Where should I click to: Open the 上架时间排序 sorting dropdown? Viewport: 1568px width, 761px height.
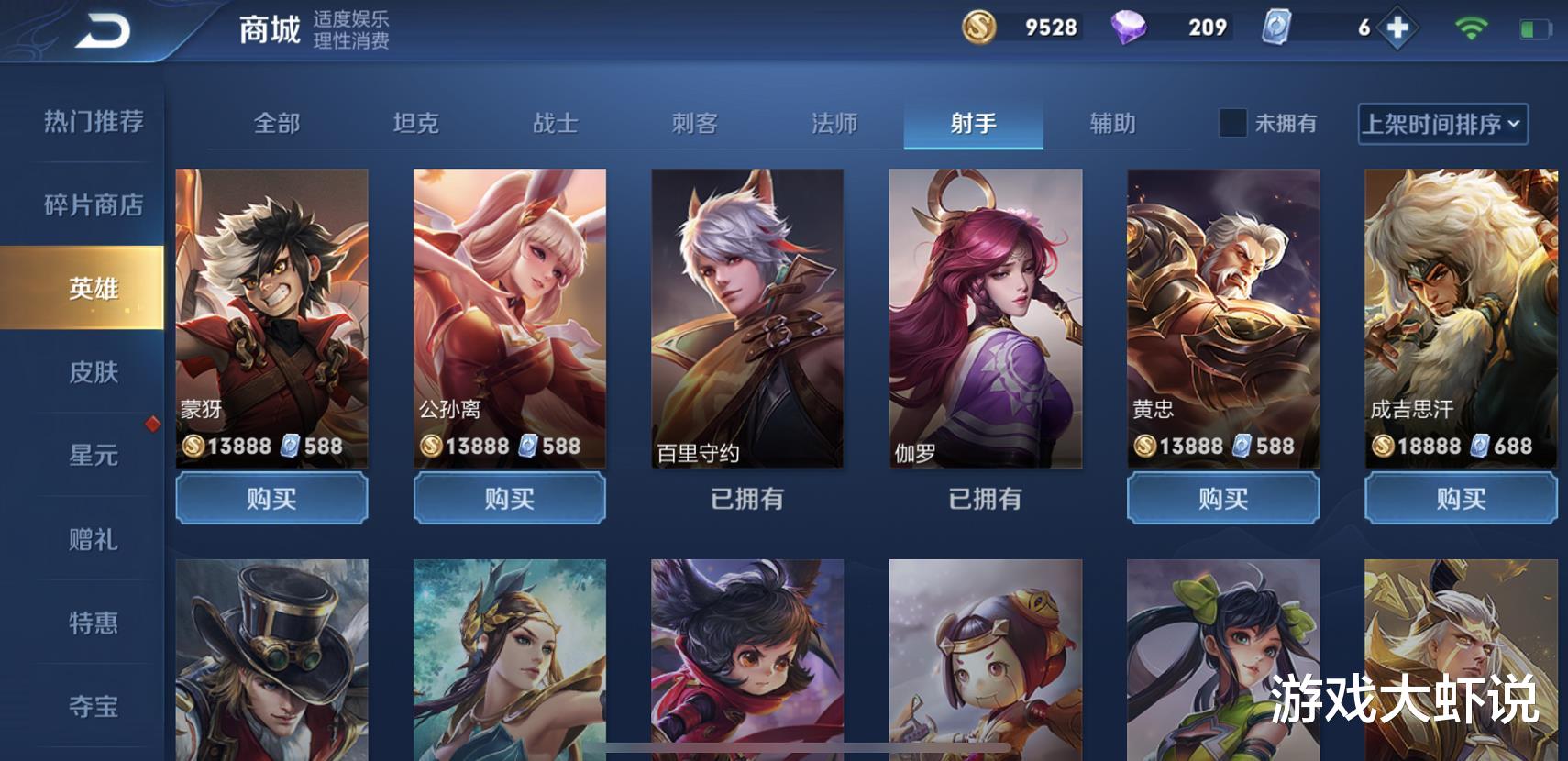click(x=1442, y=124)
